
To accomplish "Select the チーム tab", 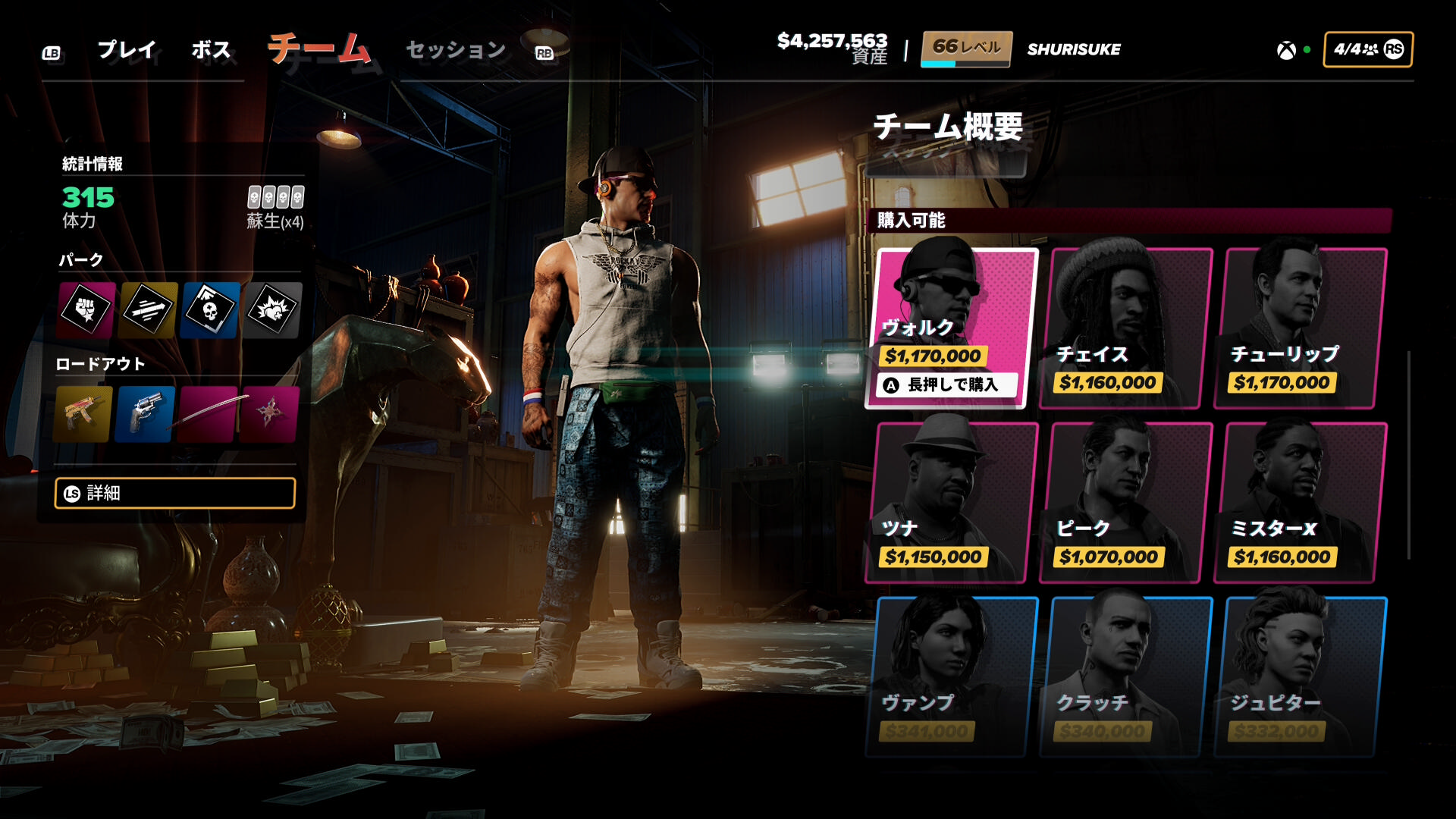I will coord(319,49).
